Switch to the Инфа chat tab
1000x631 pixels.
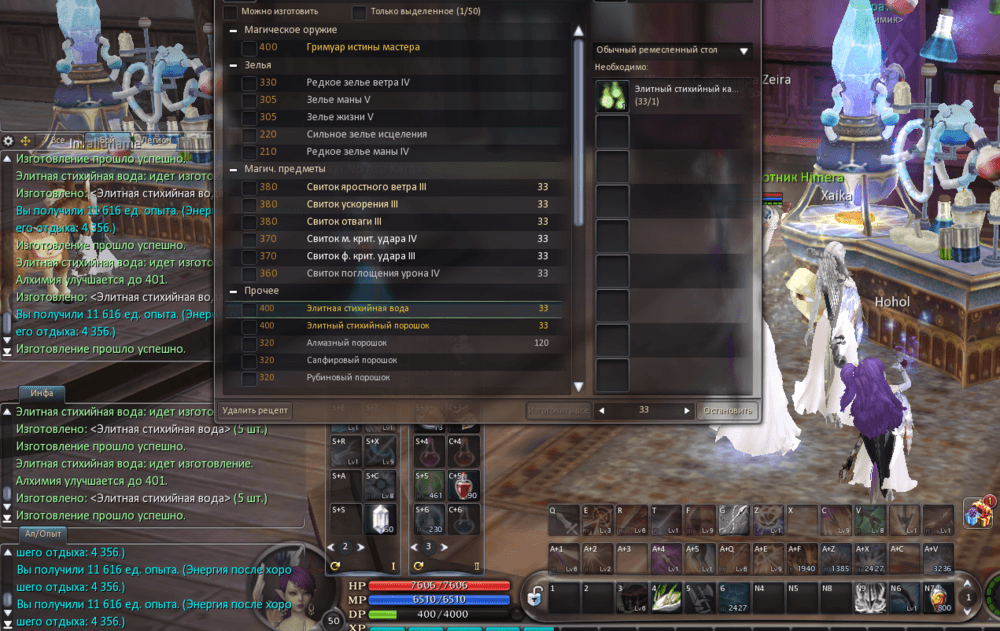[41, 393]
